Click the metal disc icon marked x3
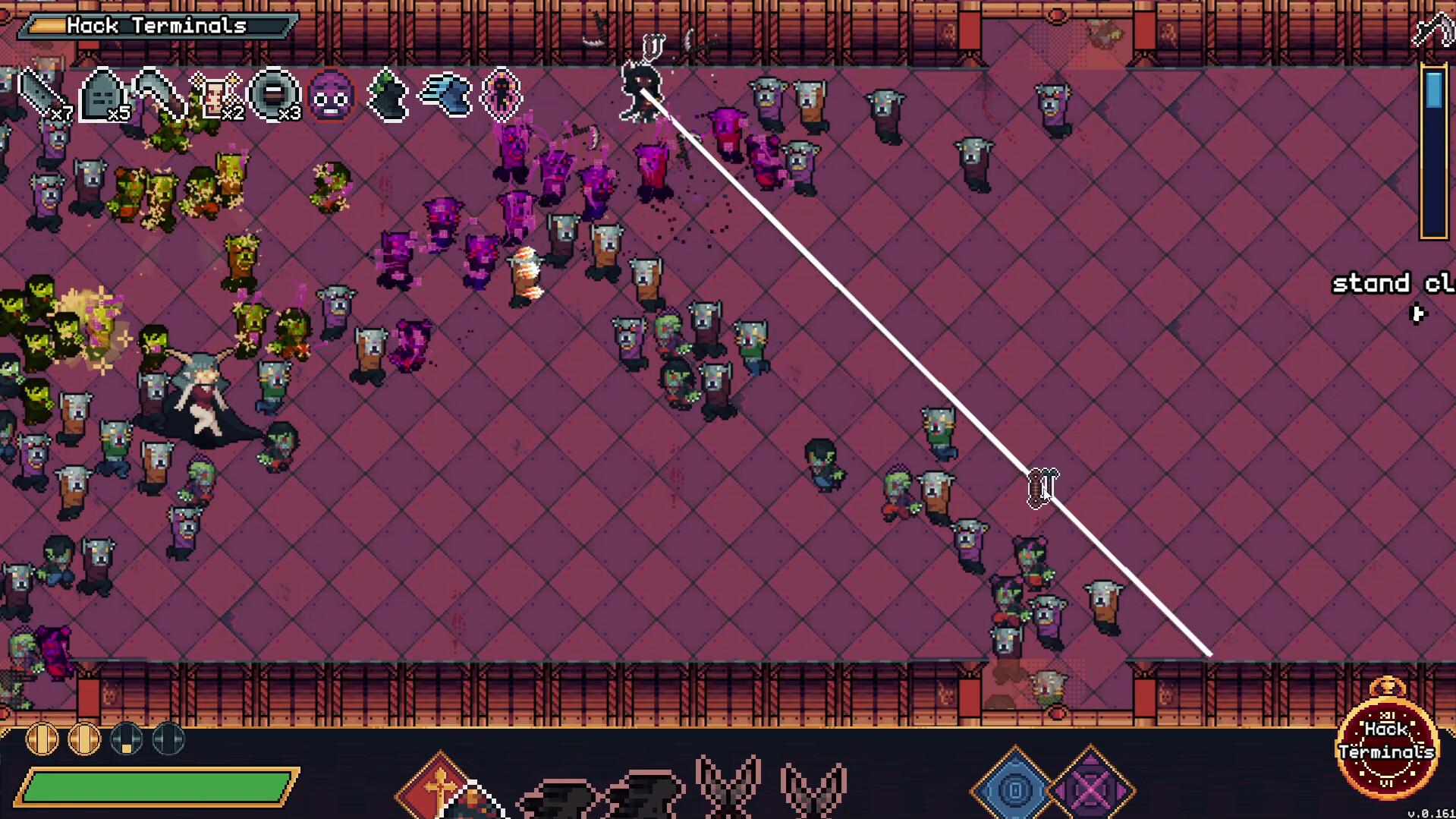Screen dimensions: 1456x819 (275, 93)
